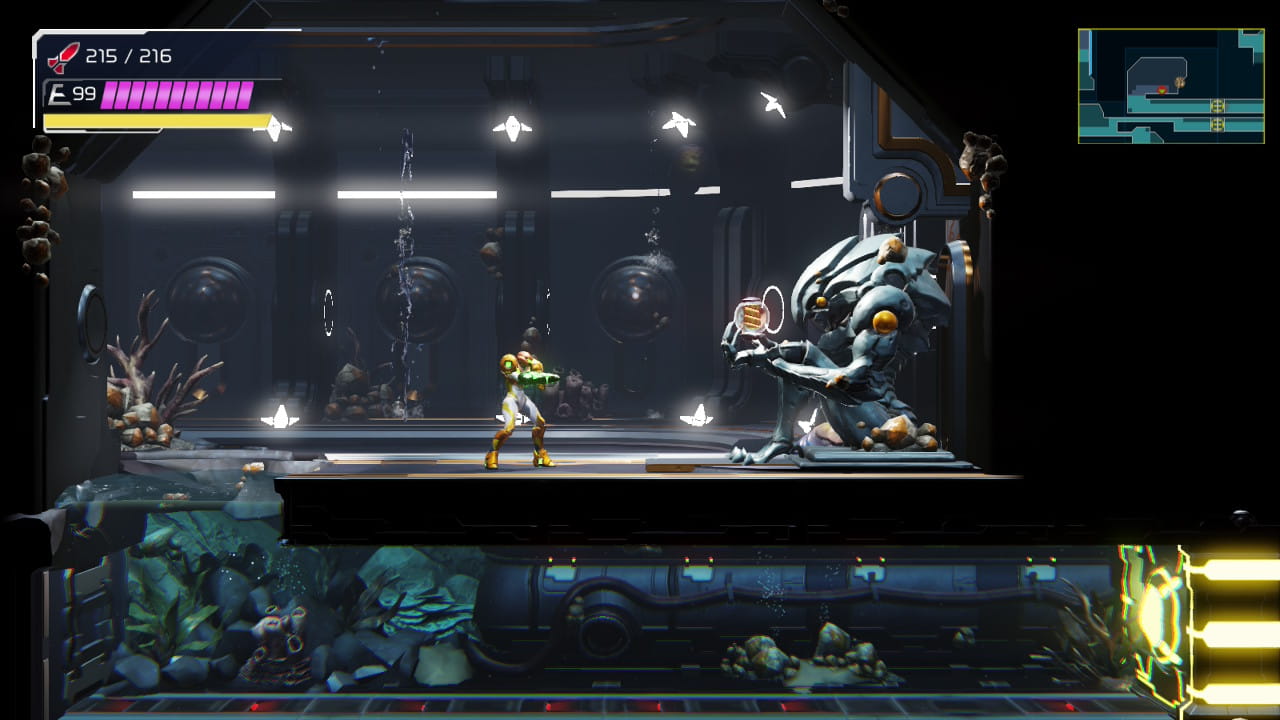Expand the minimap in the top-right corner
1280x720 pixels.
(1170, 85)
